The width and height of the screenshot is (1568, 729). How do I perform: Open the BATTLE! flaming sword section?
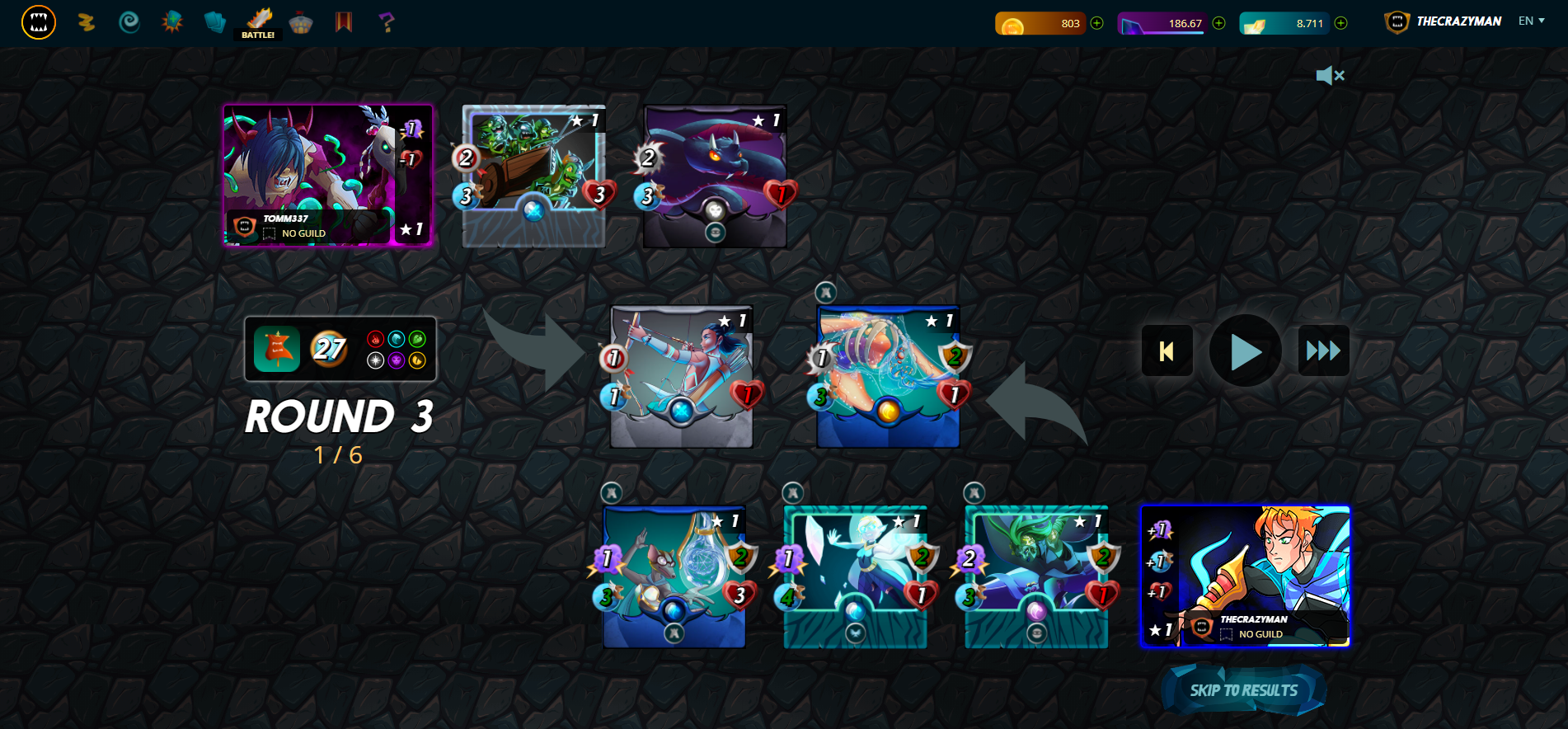pyautogui.click(x=258, y=22)
